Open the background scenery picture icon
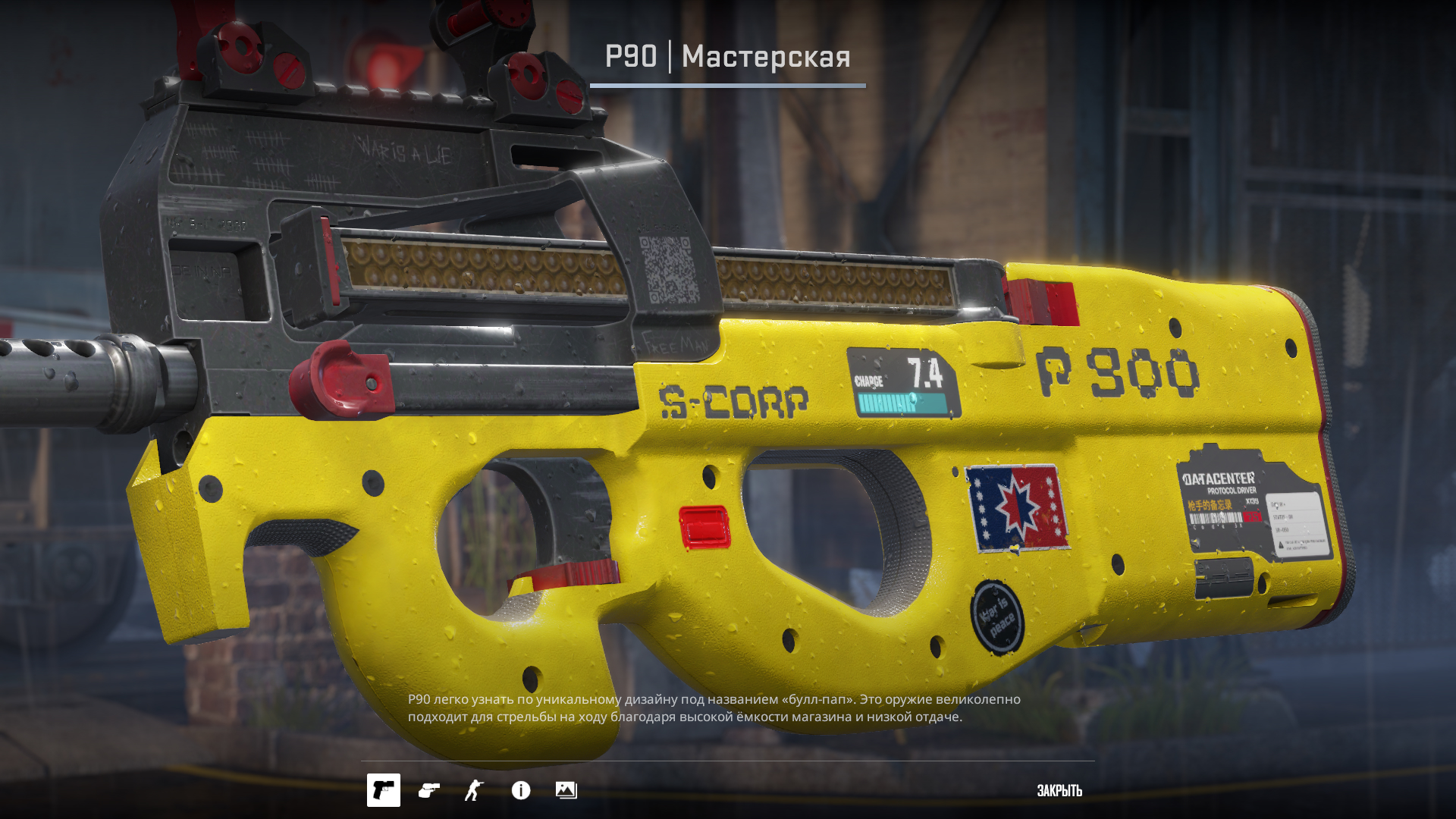The image size is (1456, 819). [566, 790]
